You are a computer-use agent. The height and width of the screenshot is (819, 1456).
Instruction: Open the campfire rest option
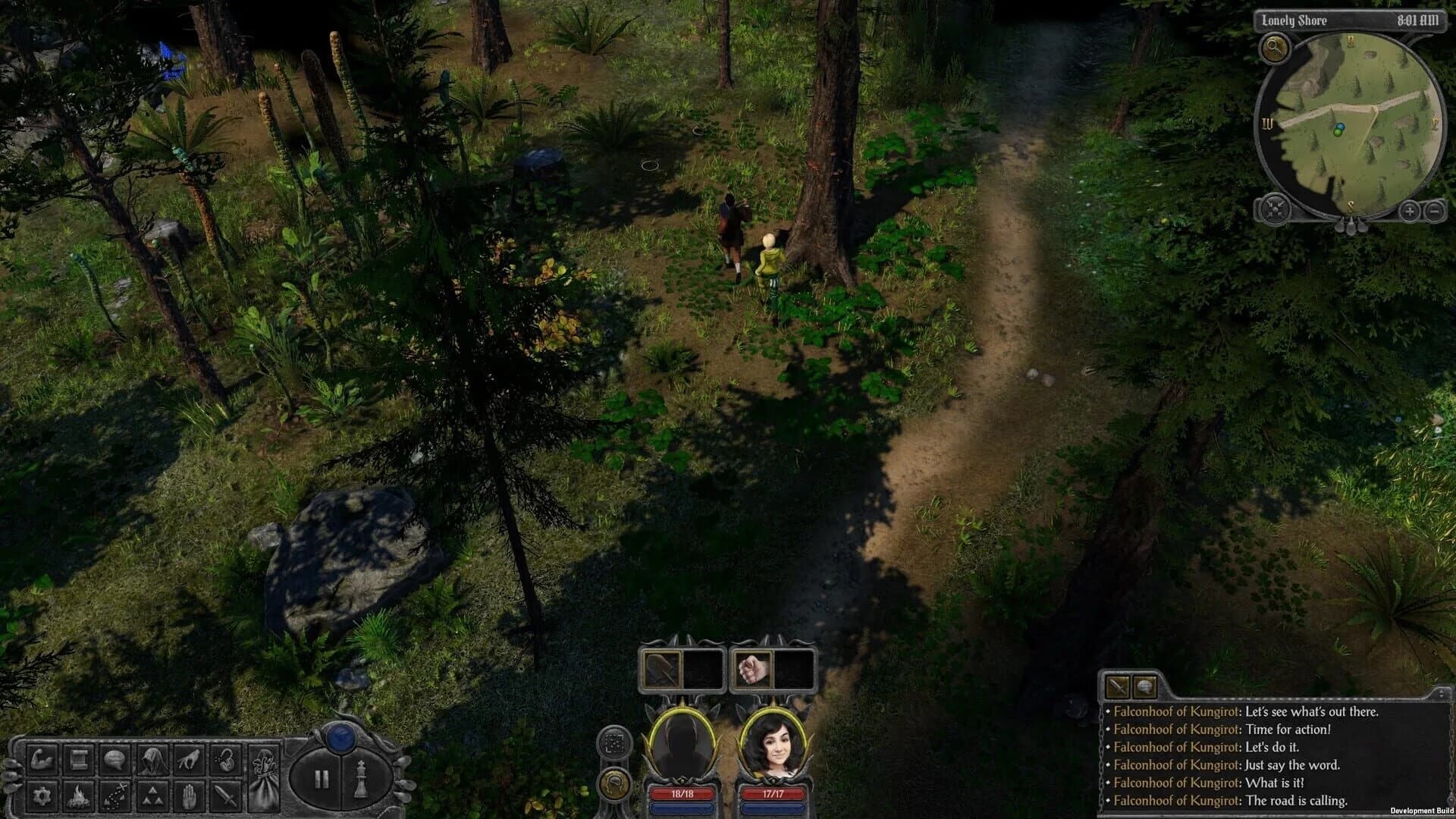tap(79, 796)
